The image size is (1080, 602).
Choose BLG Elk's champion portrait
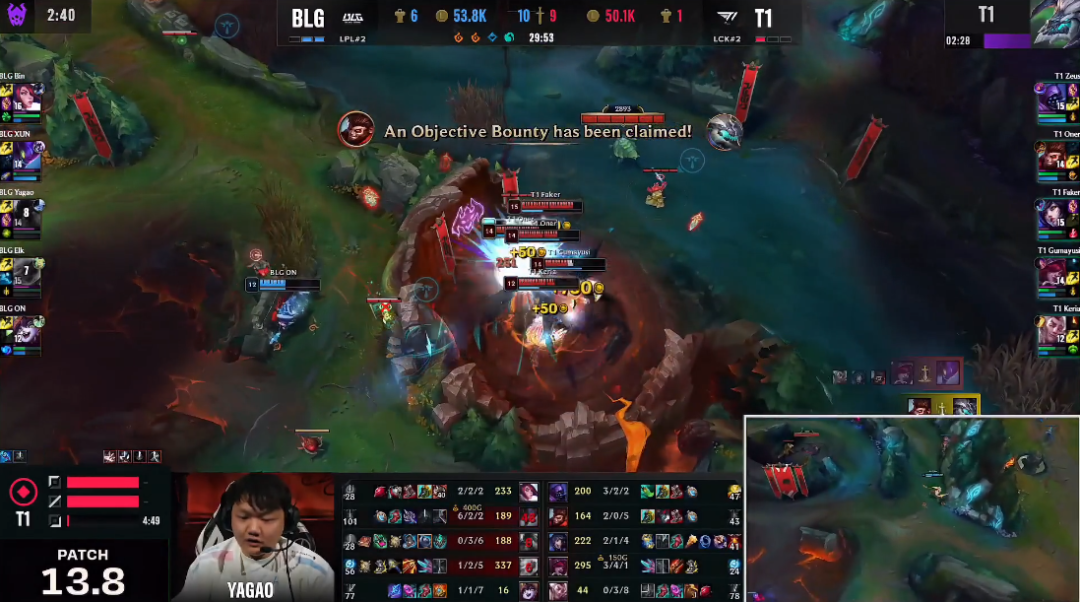click(28, 272)
